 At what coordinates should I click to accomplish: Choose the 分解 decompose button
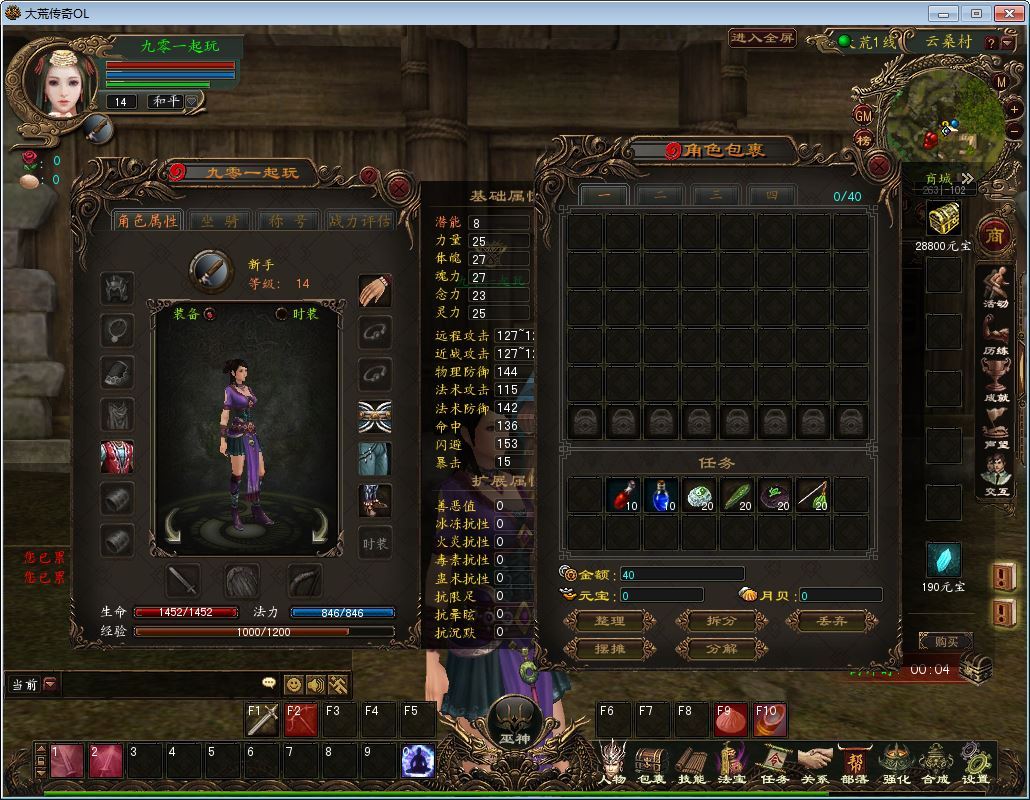(x=721, y=649)
